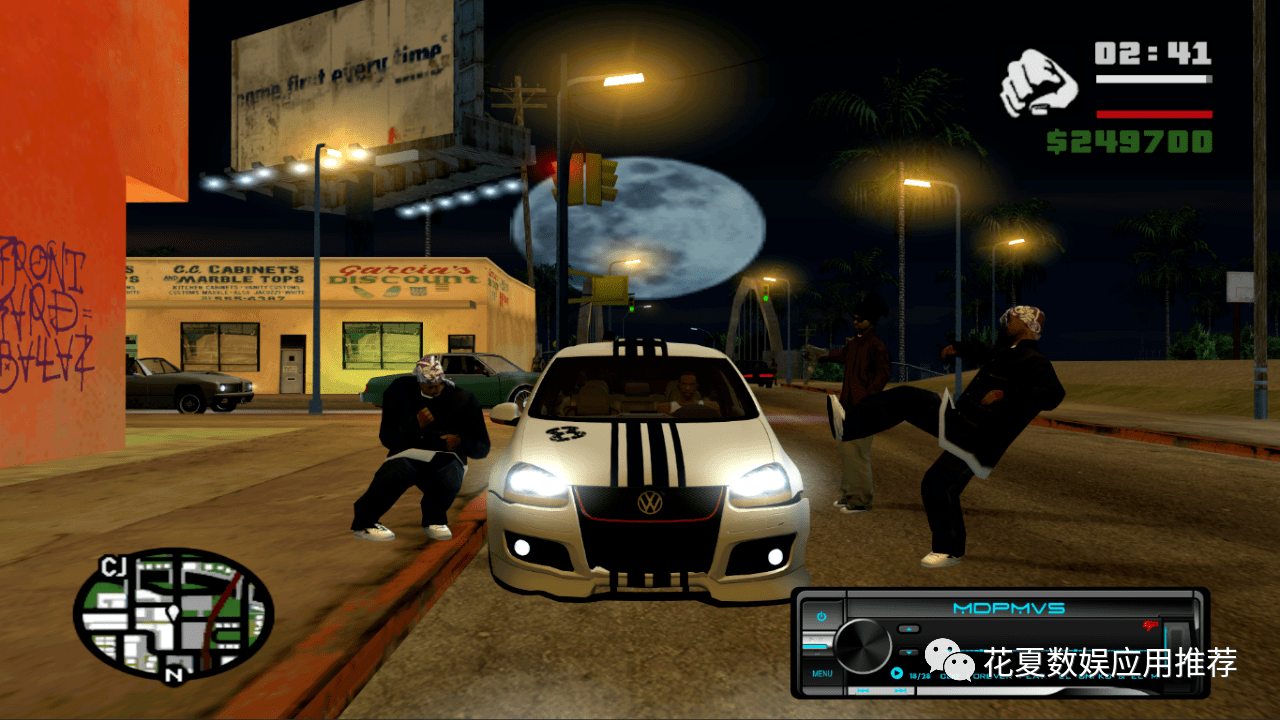Viewport: 1280px width, 720px height.
Task: Click the circular radar minimap
Action: point(173,613)
